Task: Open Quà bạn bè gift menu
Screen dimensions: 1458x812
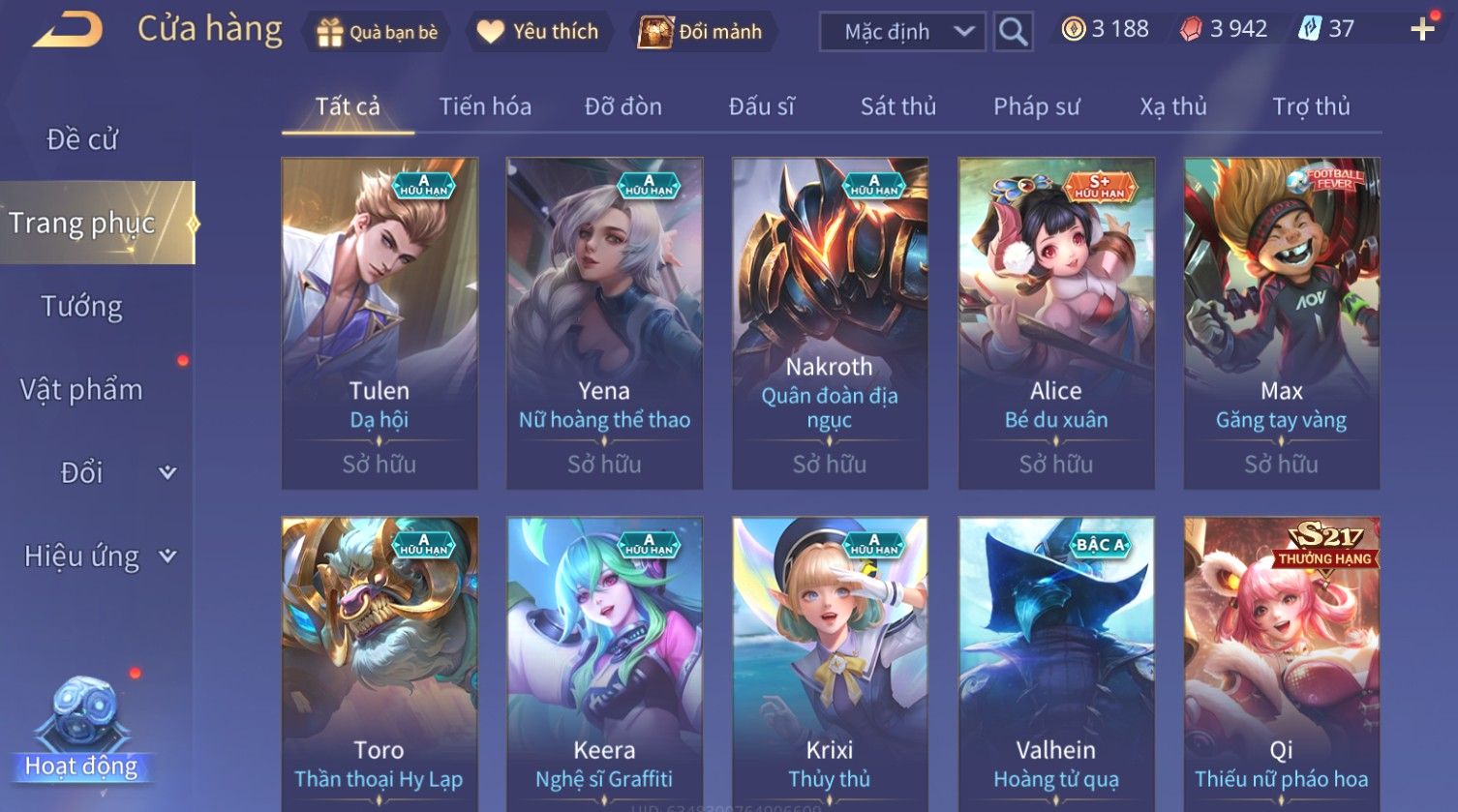Action: [378, 32]
